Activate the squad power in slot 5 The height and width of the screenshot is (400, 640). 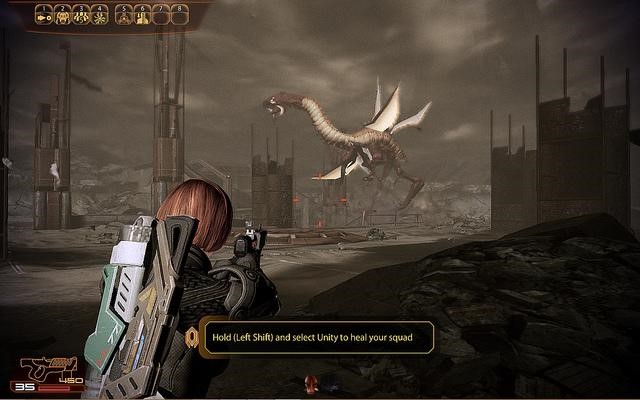125,15
